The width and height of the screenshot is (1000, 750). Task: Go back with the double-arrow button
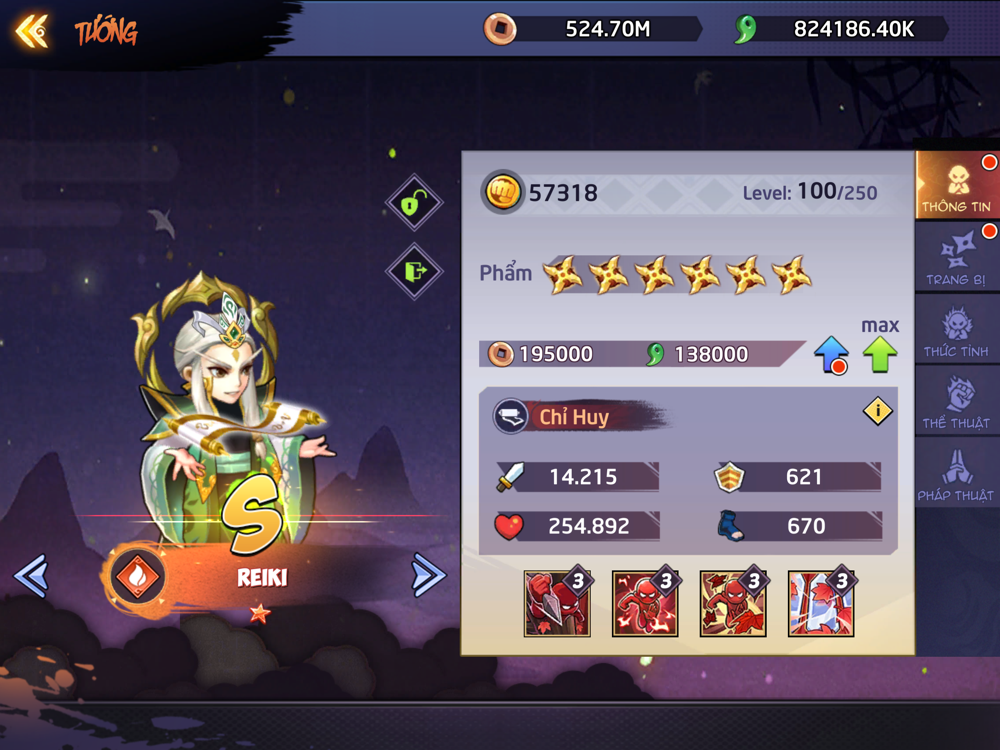tap(32, 31)
